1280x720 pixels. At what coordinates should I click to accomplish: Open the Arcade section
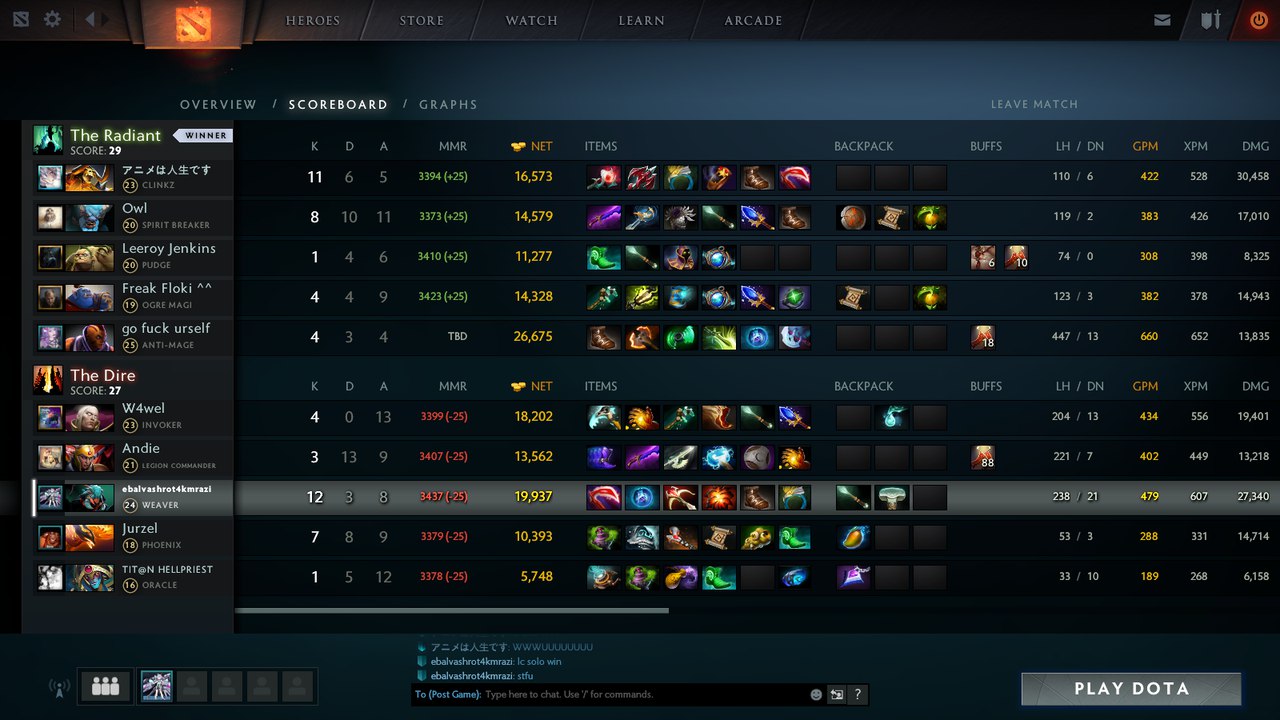click(x=753, y=20)
